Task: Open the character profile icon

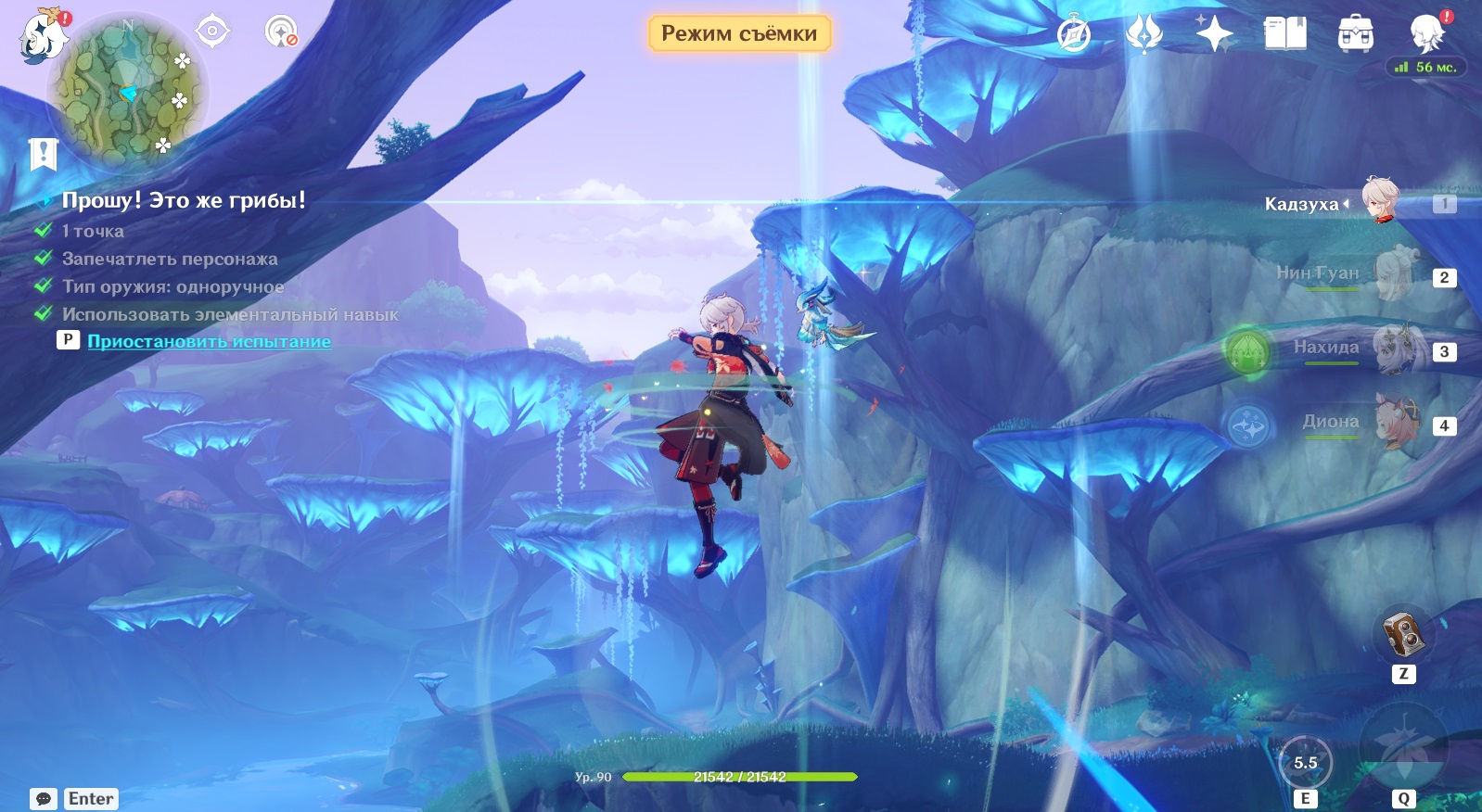Action: click(1426, 33)
